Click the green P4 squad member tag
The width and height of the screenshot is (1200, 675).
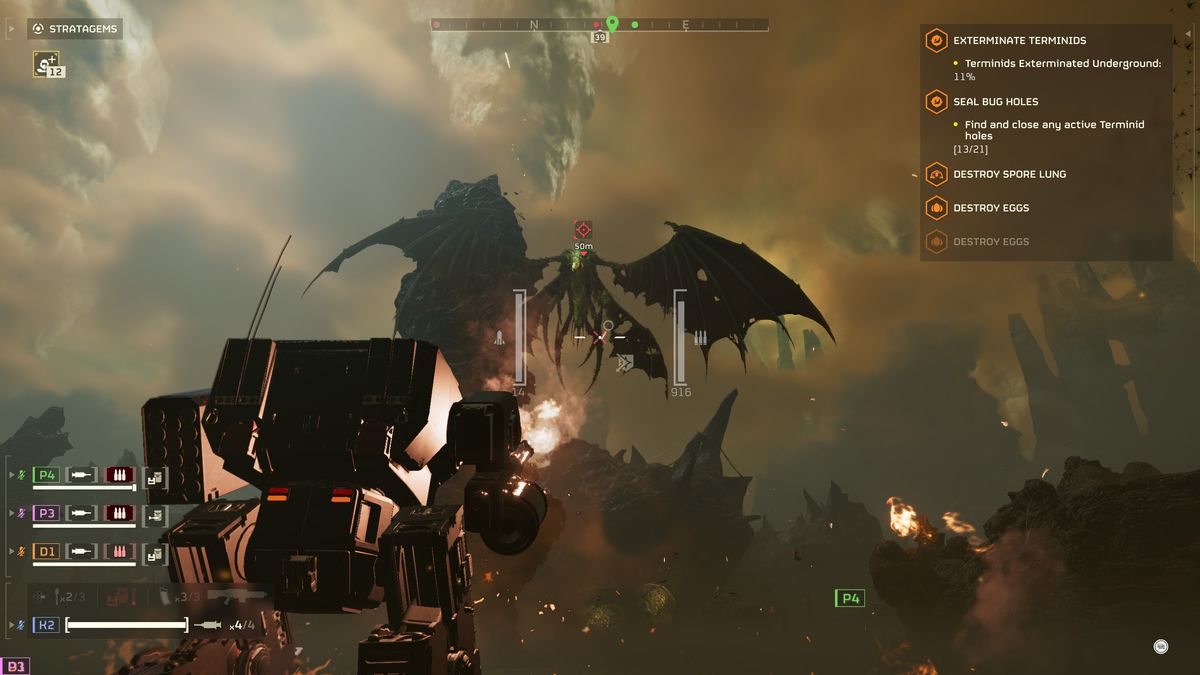tap(46, 475)
